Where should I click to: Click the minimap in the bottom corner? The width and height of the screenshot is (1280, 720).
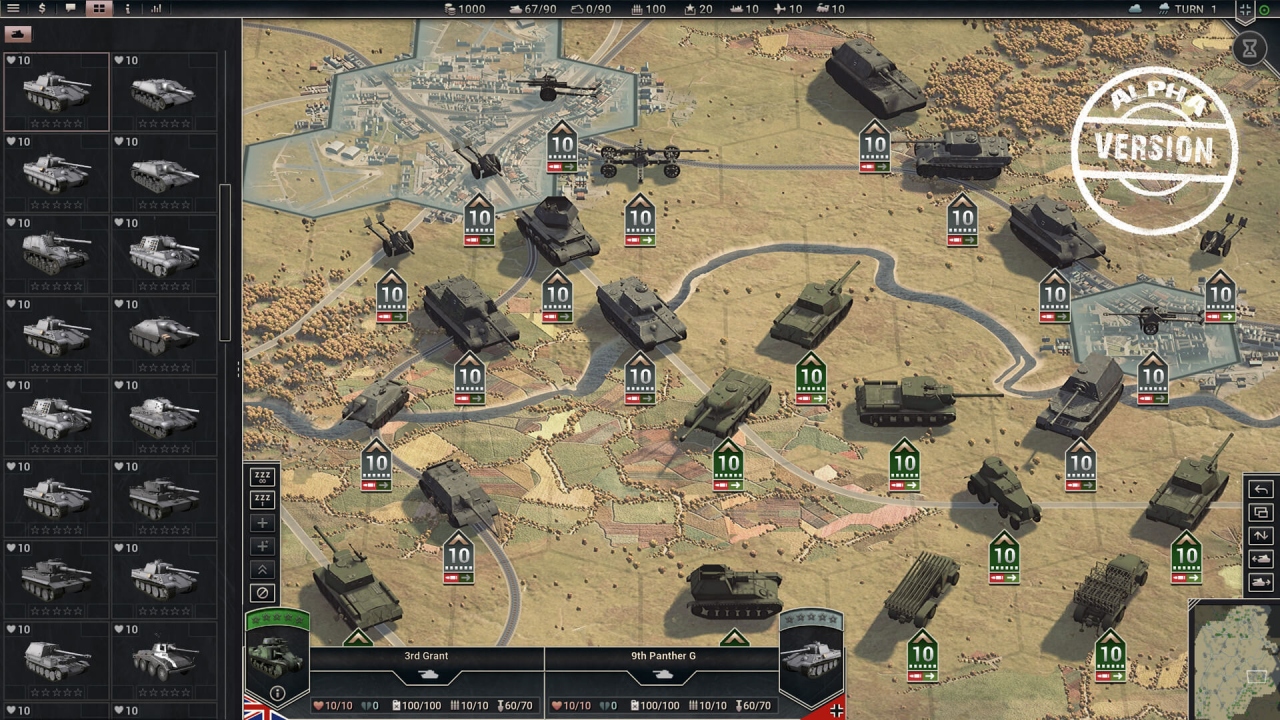pos(1236,662)
